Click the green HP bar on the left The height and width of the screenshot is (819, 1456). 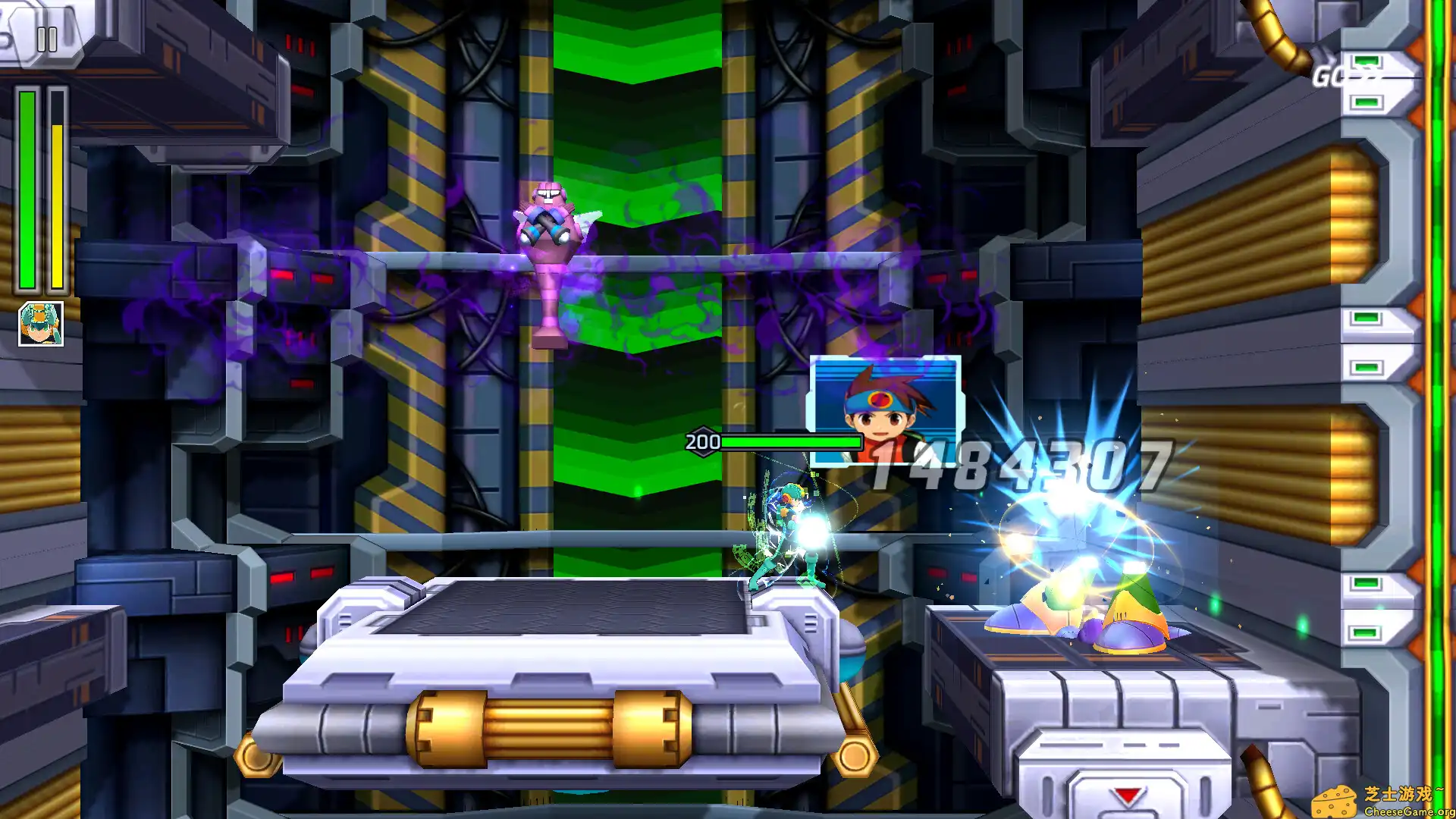point(27,190)
